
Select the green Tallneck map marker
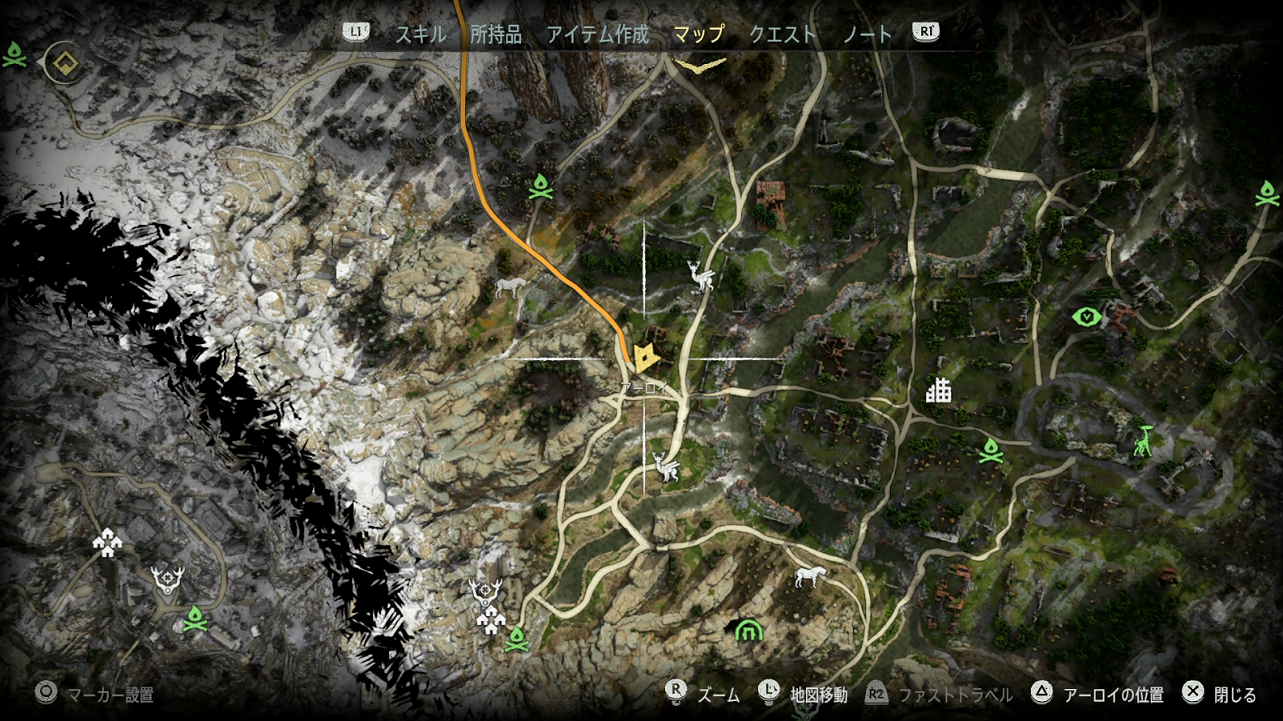point(1144,441)
